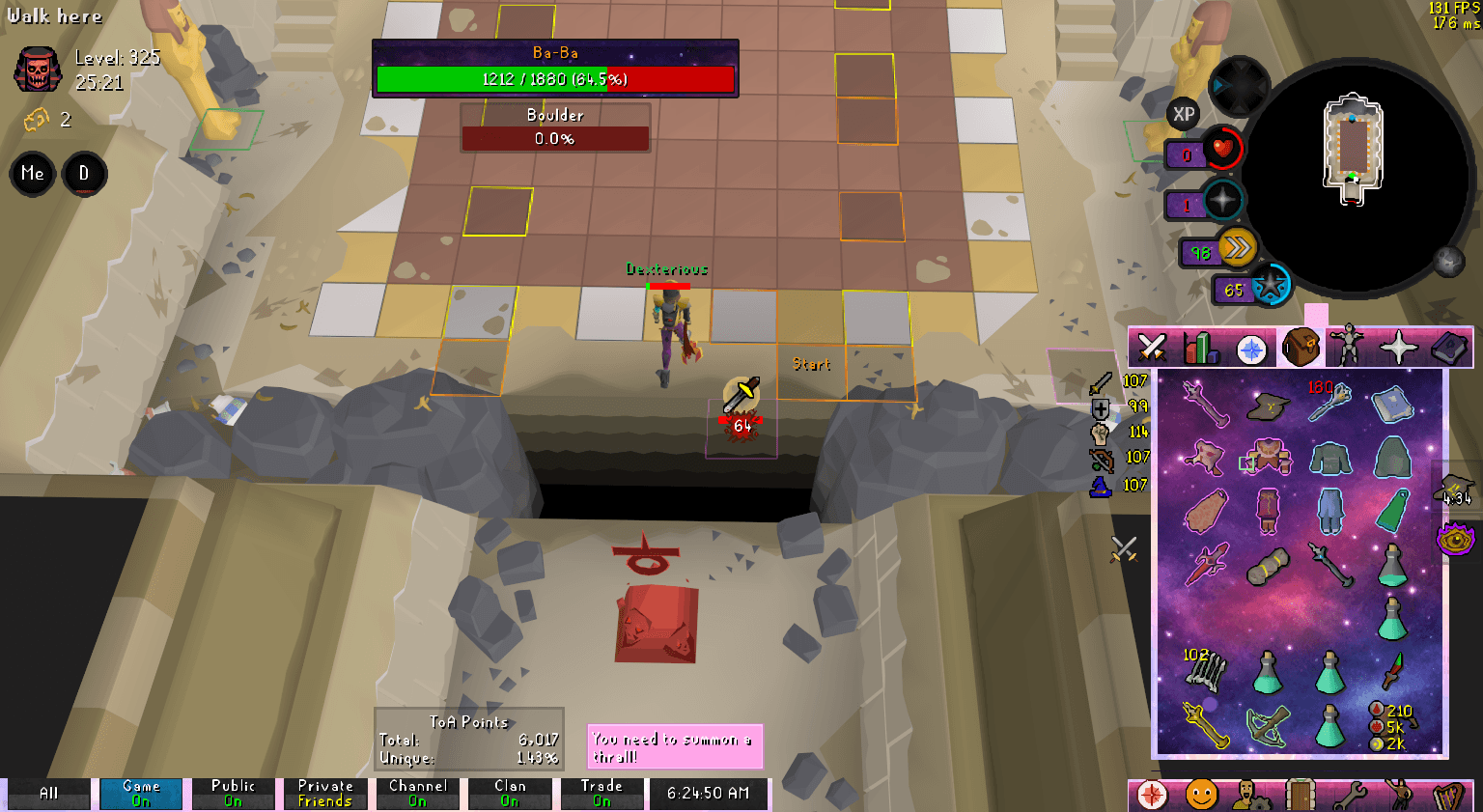Screen dimensions: 1483x812
Task: Select the Quest compass icon
Action: [x=1250, y=348]
